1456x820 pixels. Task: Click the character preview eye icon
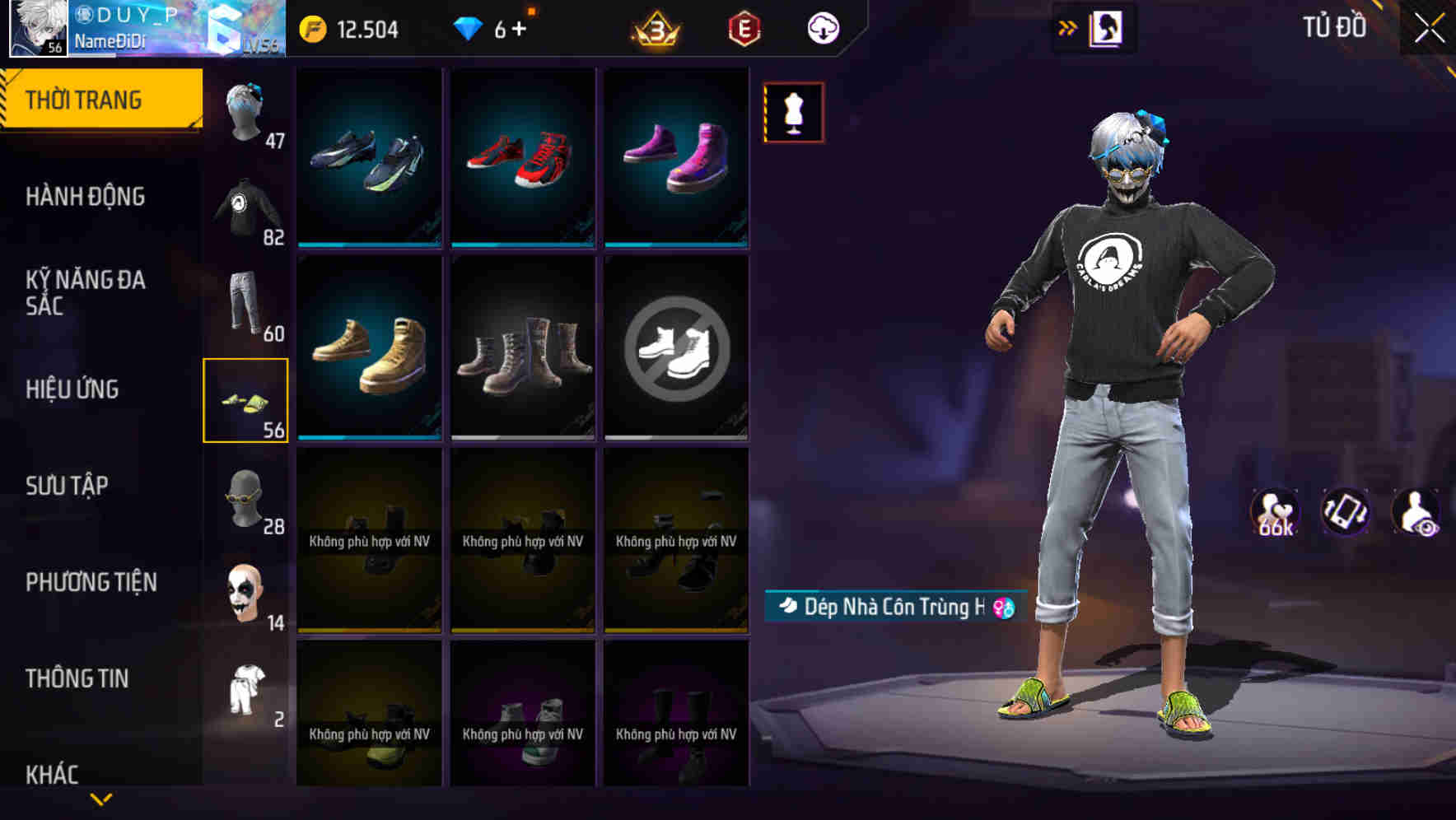tap(1415, 511)
